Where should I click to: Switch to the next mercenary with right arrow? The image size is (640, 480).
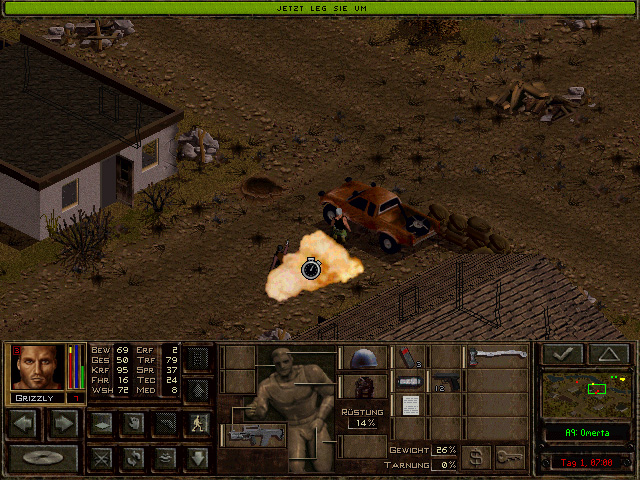[x=64, y=423]
